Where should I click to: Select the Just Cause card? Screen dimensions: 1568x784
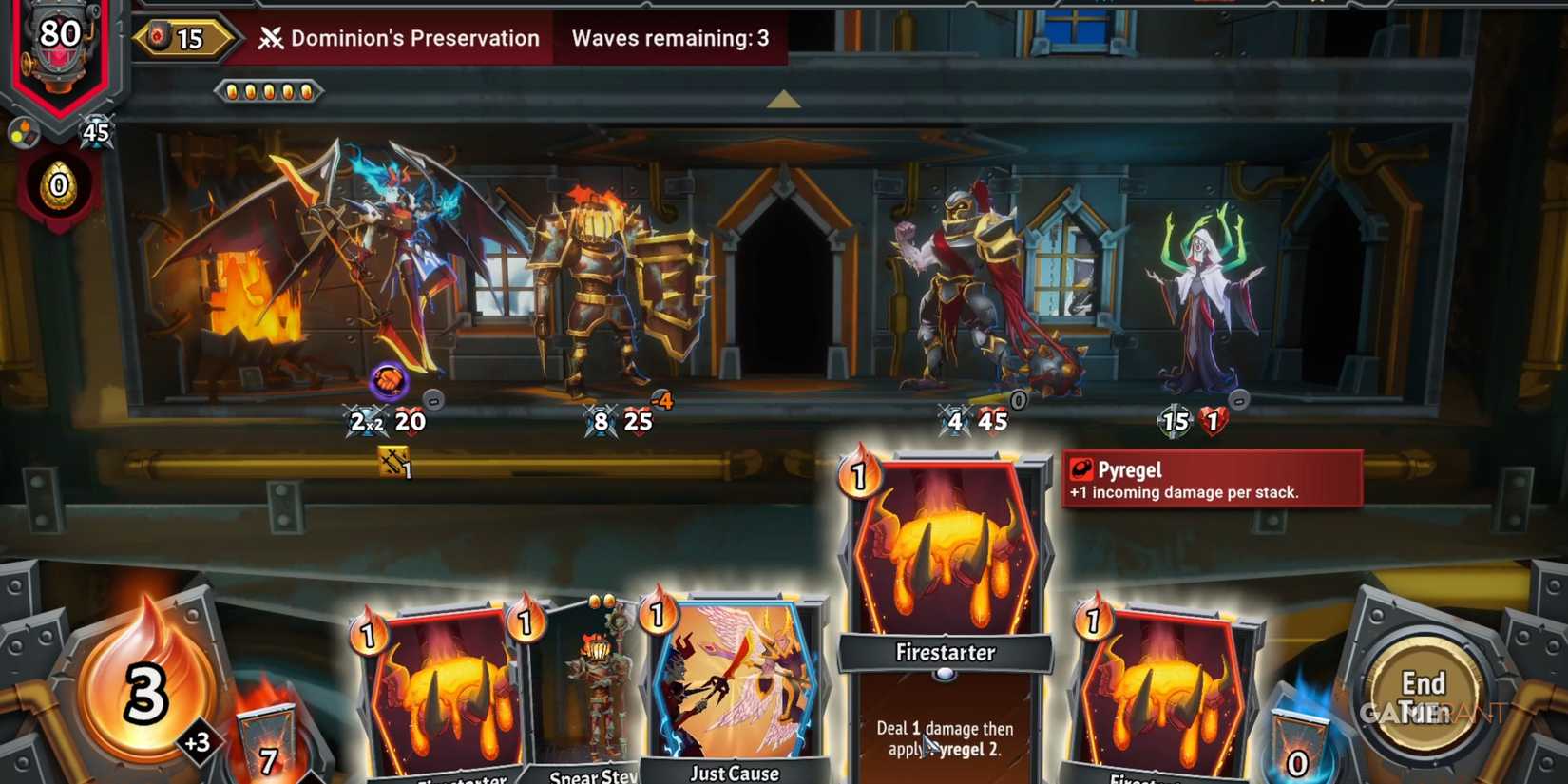(x=736, y=684)
